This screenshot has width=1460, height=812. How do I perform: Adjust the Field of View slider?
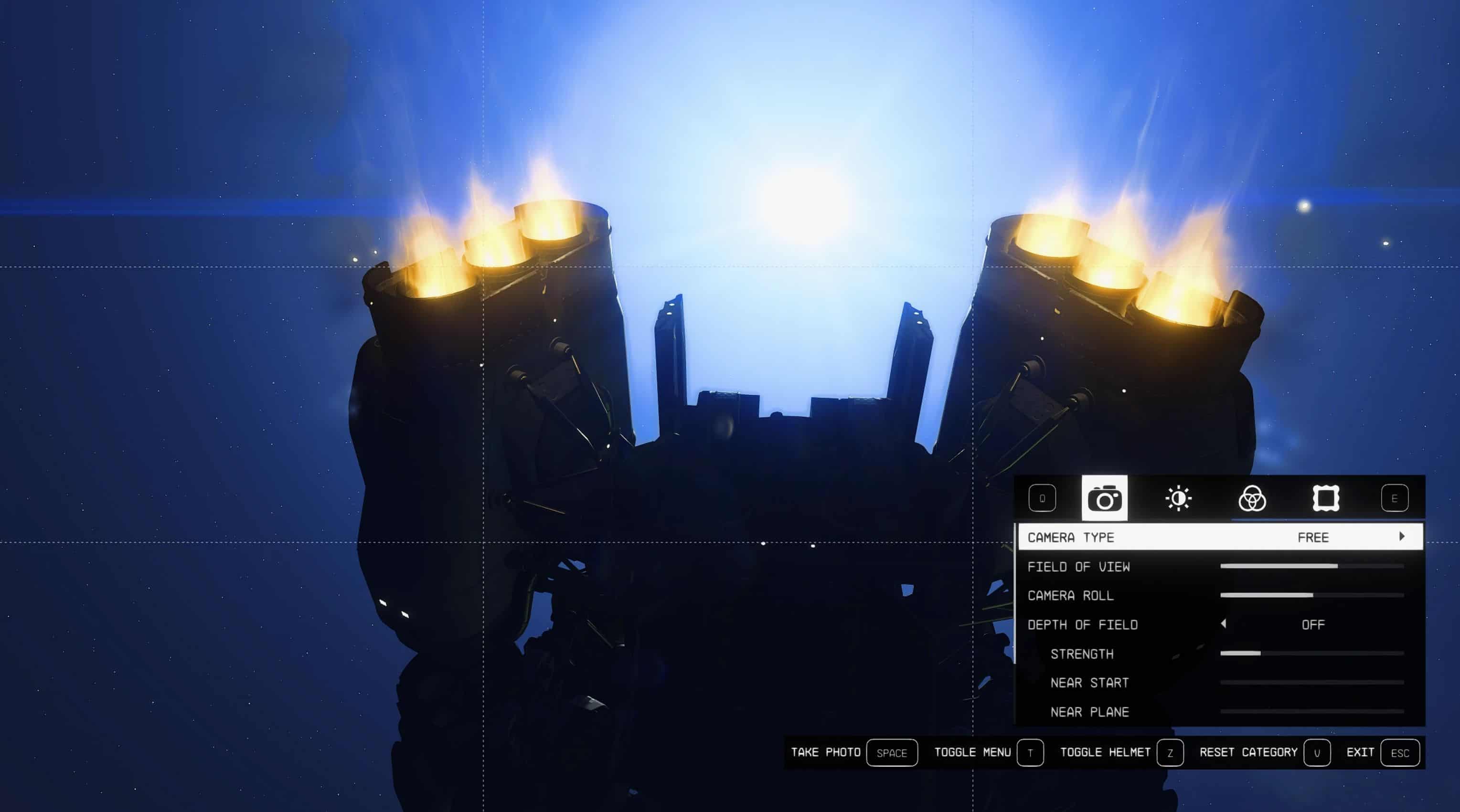tap(1311, 566)
